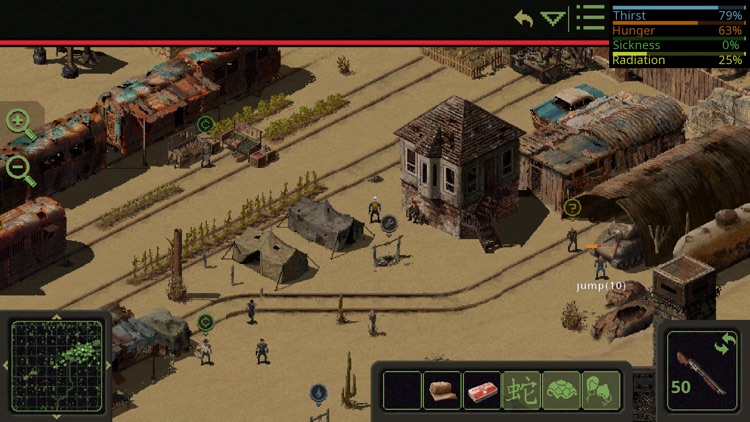This screenshot has width=750, height=422.
Task: Click the curved back arrow icon
Action: pyautogui.click(x=524, y=17)
